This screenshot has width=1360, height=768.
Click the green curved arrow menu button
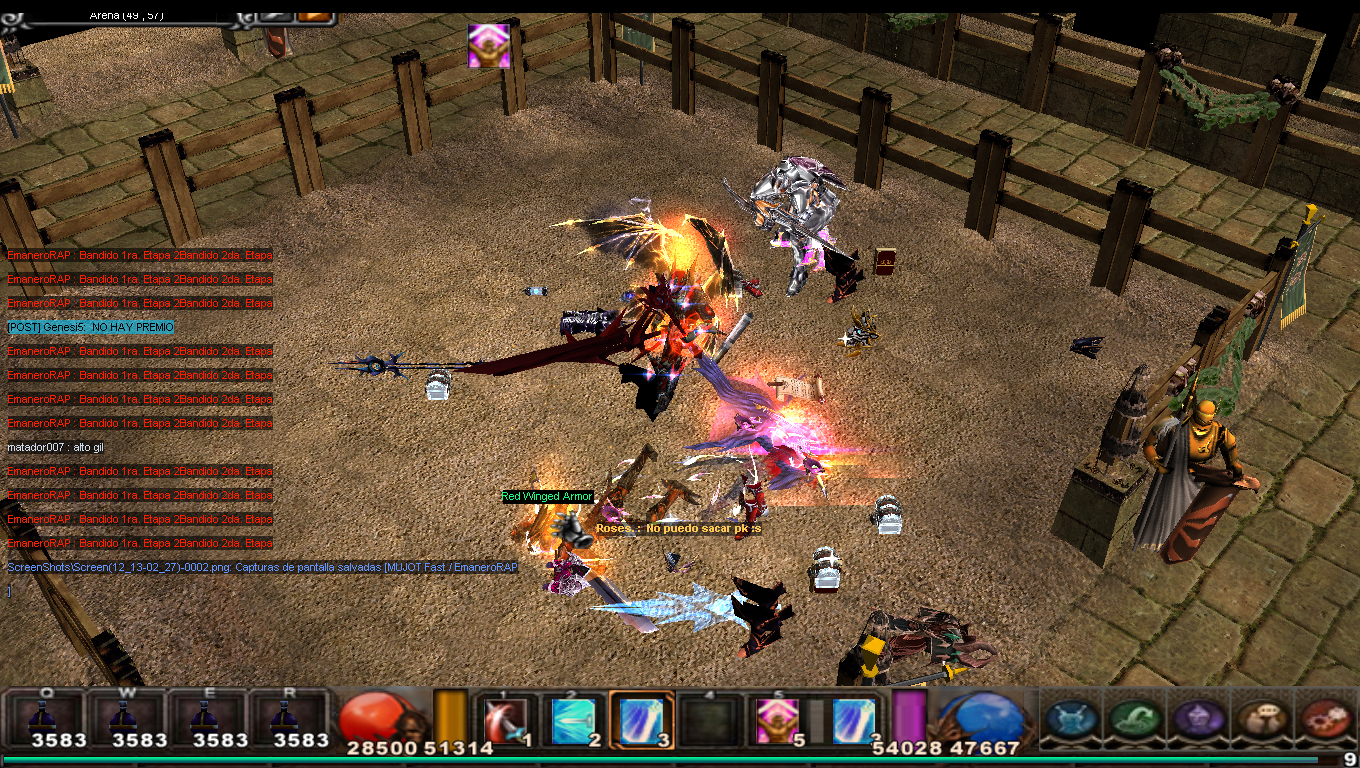click(1136, 718)
